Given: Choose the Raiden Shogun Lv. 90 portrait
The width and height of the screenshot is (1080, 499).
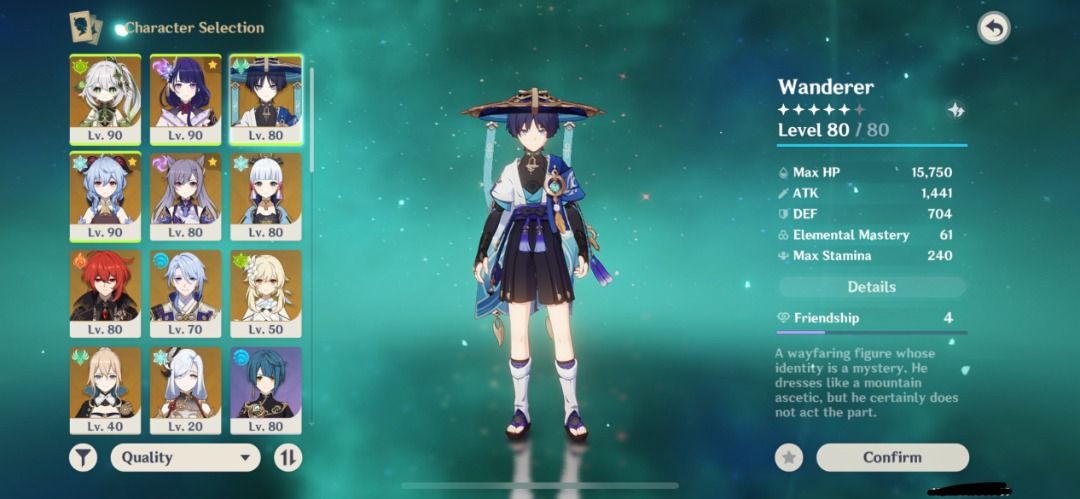Looking at the screenshot, I should [x=185, y=98].
